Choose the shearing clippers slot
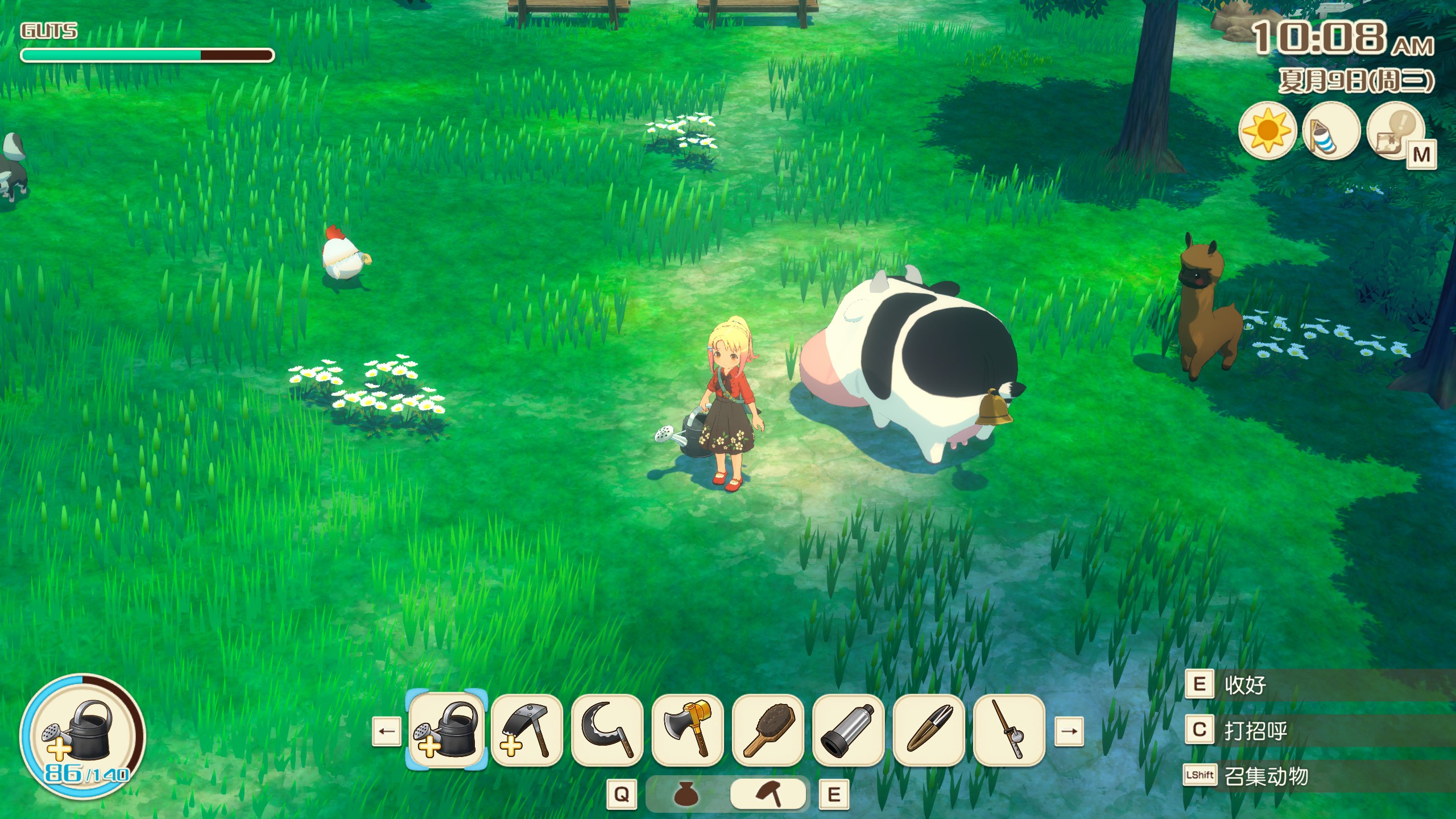Viewport: 1456px width, 819px height. coord(929,731)
